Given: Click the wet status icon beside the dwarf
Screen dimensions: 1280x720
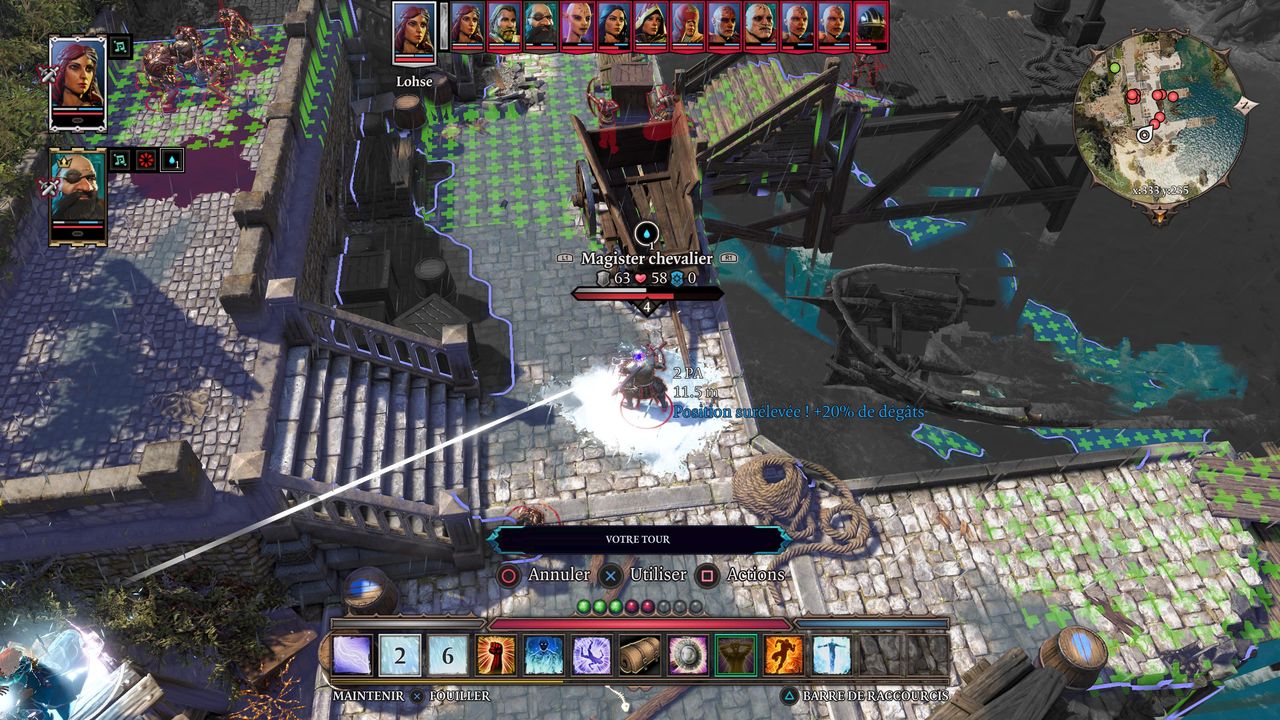Looking at the screenshot, I should [171, 160].
